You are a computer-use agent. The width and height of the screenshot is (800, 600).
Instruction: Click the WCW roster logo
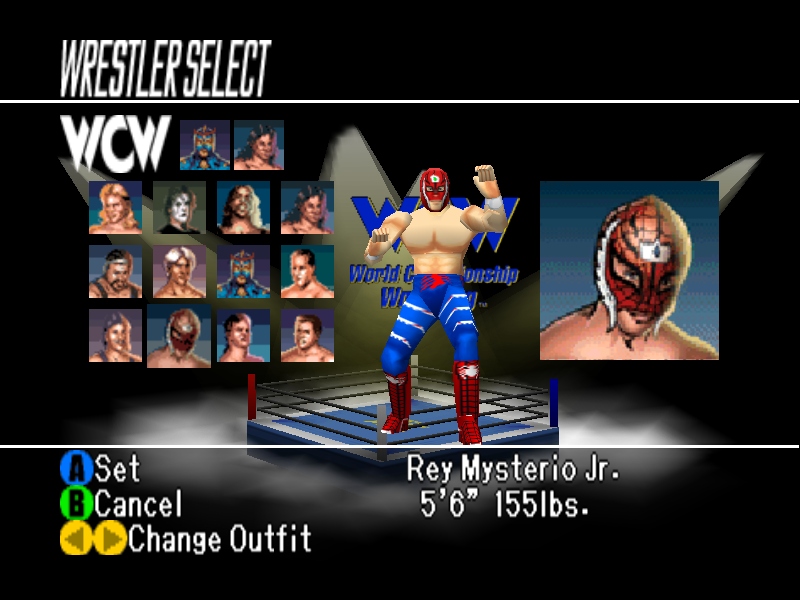(114, 145)
